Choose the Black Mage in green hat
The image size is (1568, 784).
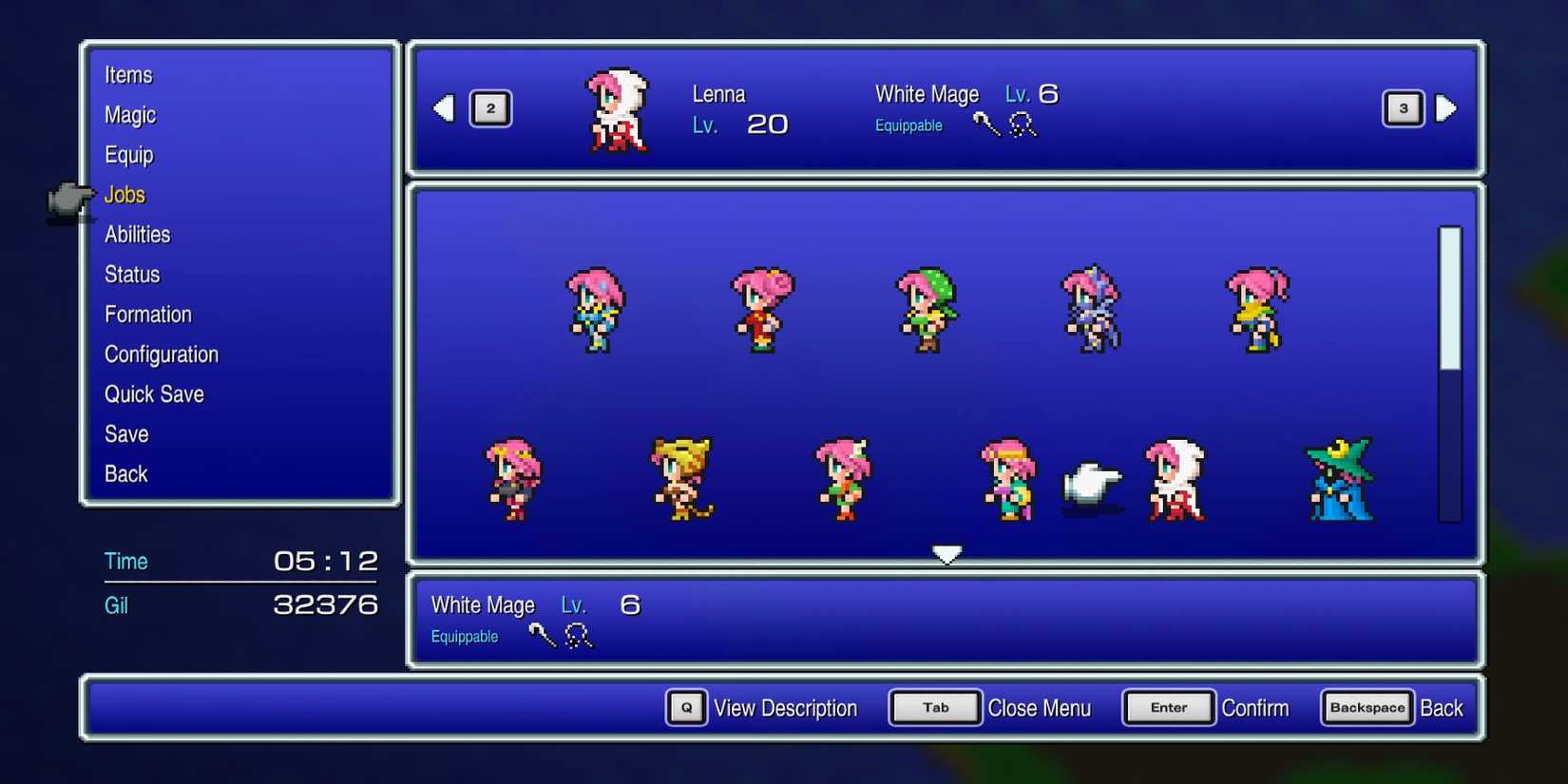[x=1337, y=480]
